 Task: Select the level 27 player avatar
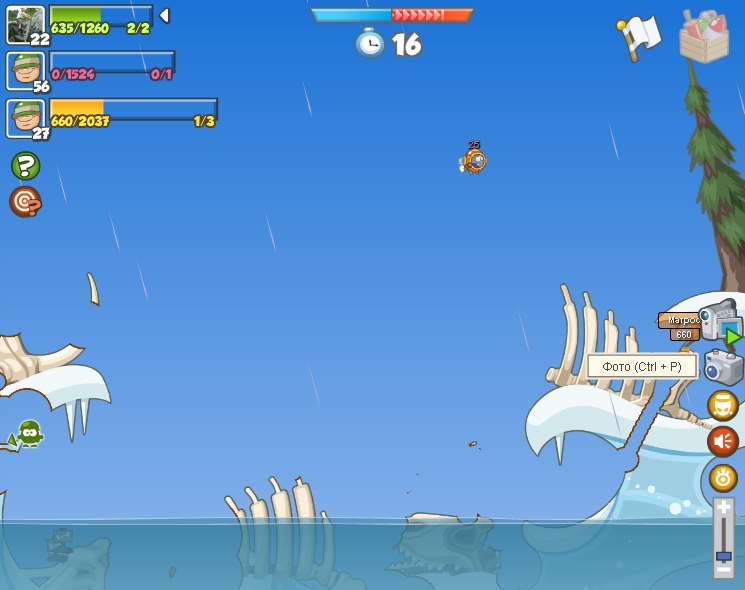(x=25, y=117)
